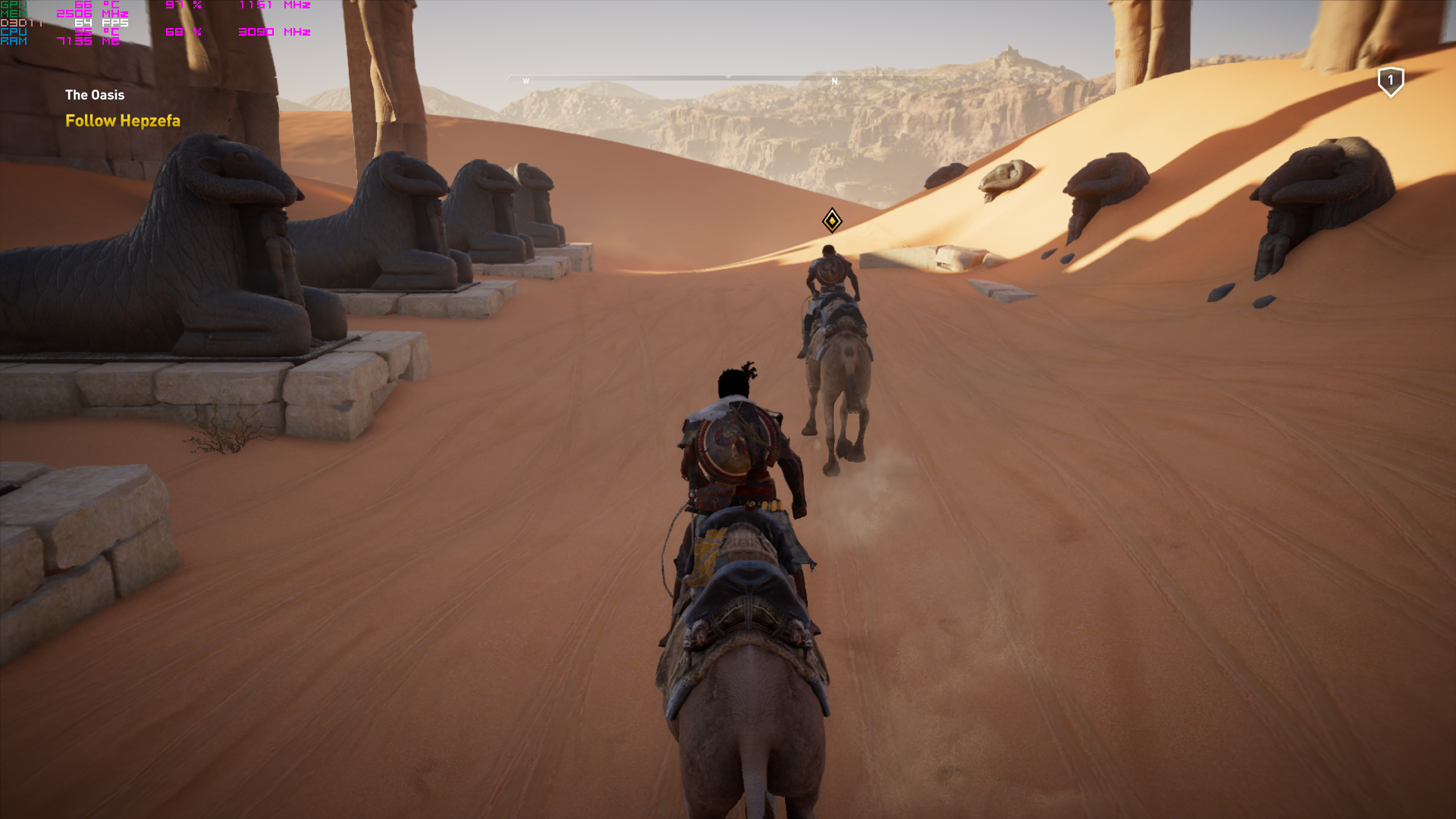Click the yellow diamond quest marker
The height and width of the screenshot is (819, 1456).
832,221
